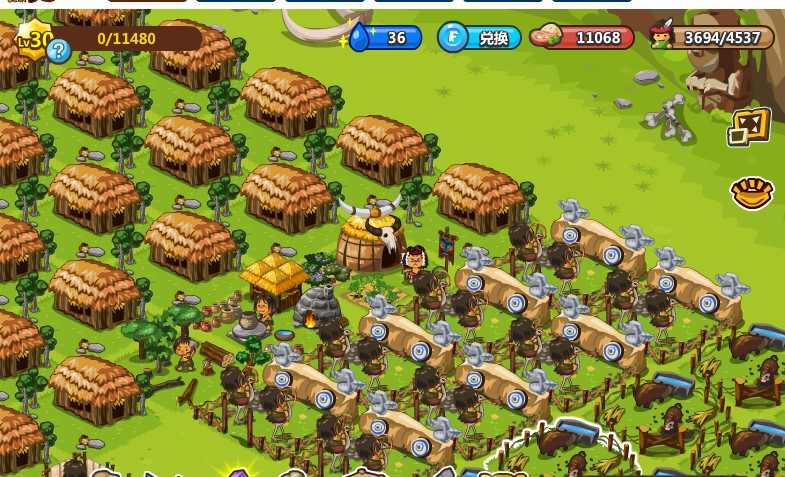Viewport: 785px width, 477px height.
Task: Click the meat food resource icon
Action: (x=546, y=37)
